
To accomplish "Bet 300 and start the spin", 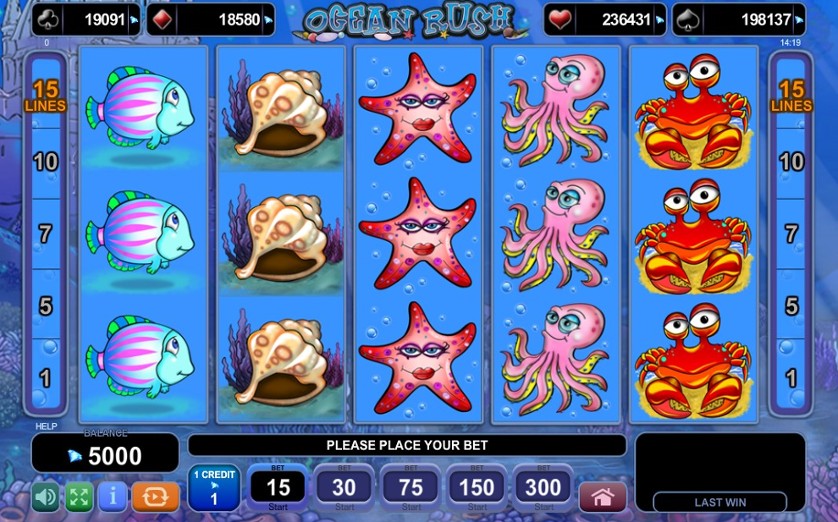I will (543, 489).
